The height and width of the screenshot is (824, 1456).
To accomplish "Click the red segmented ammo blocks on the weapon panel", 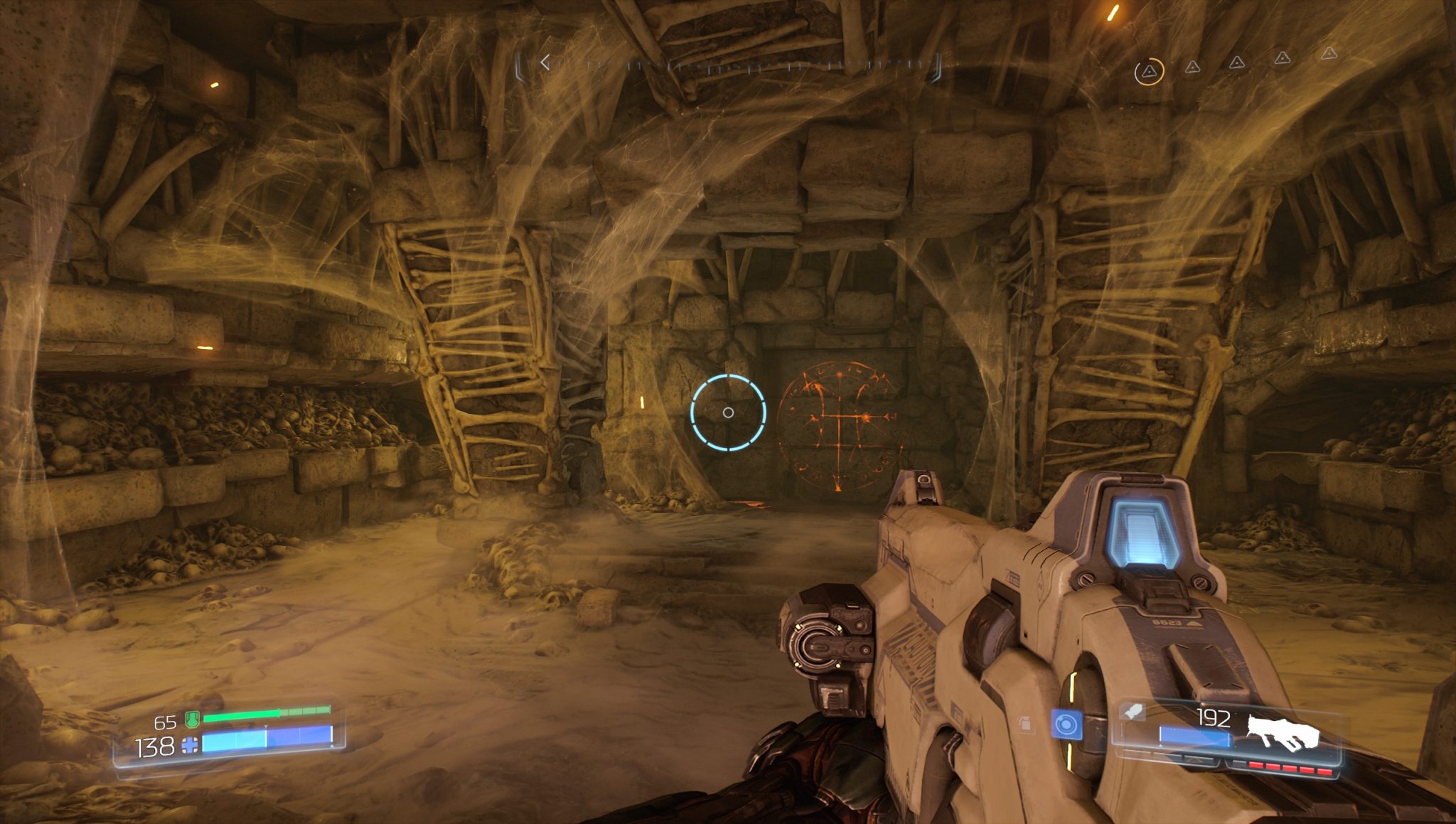I will point(1290,769).
